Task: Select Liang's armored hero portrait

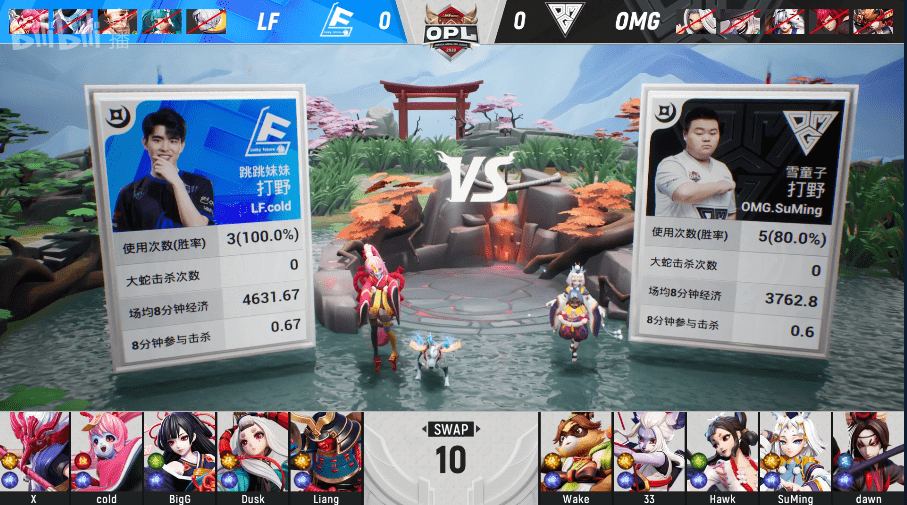Action: pyautogui.click(x=326, y=451)
